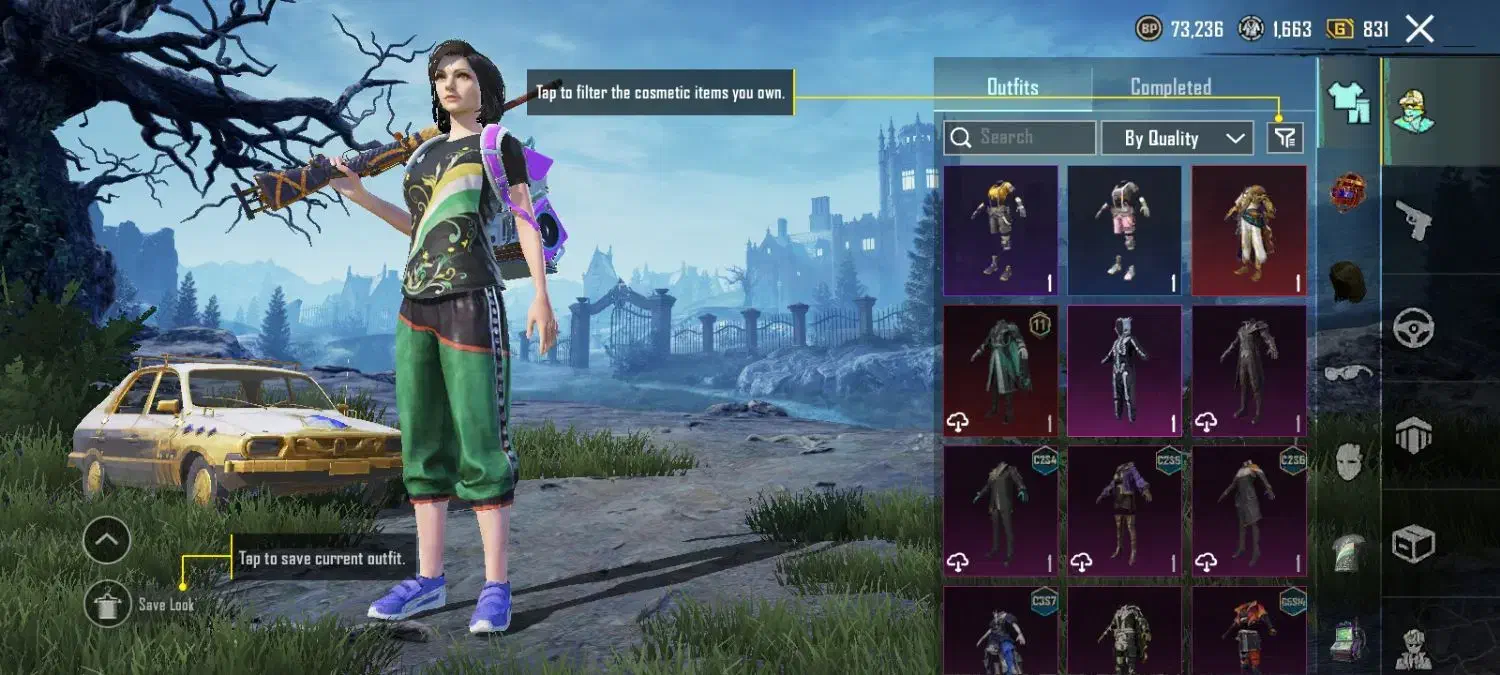Select the outfit with pink shorts
The image size is (1500, 675).
(x=1124, y=230)
